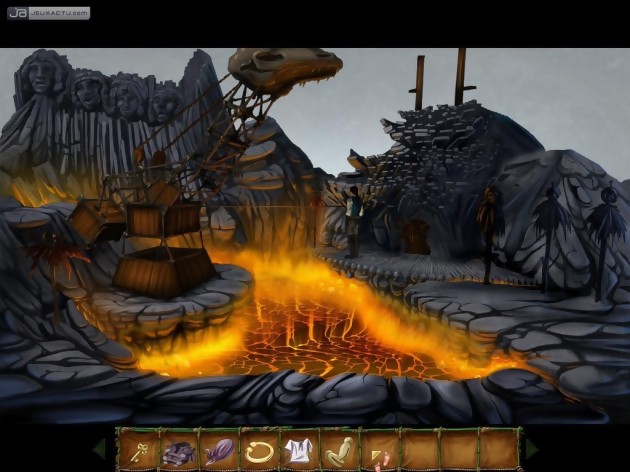Screen dimensions: 630x472
Task: Click the inventory right scroll arrow
Action: click(x=533, y=448)
